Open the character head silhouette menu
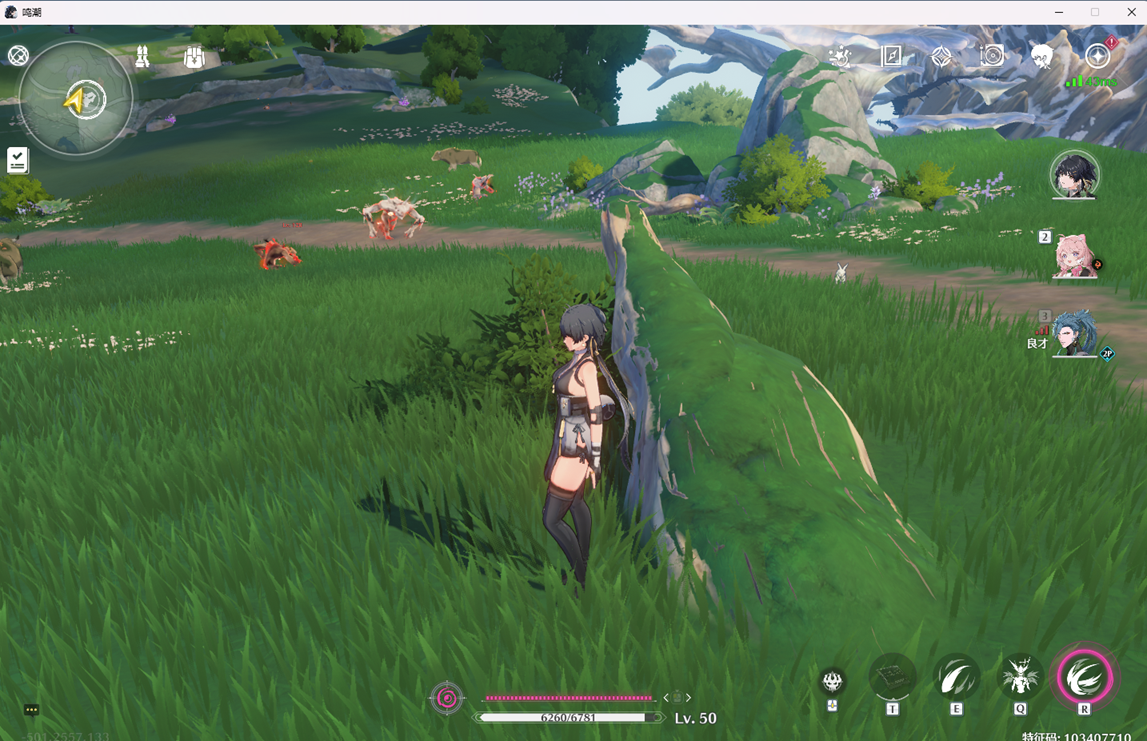The width and height of the screenshot is (1147, 741). coord(1042,57)
